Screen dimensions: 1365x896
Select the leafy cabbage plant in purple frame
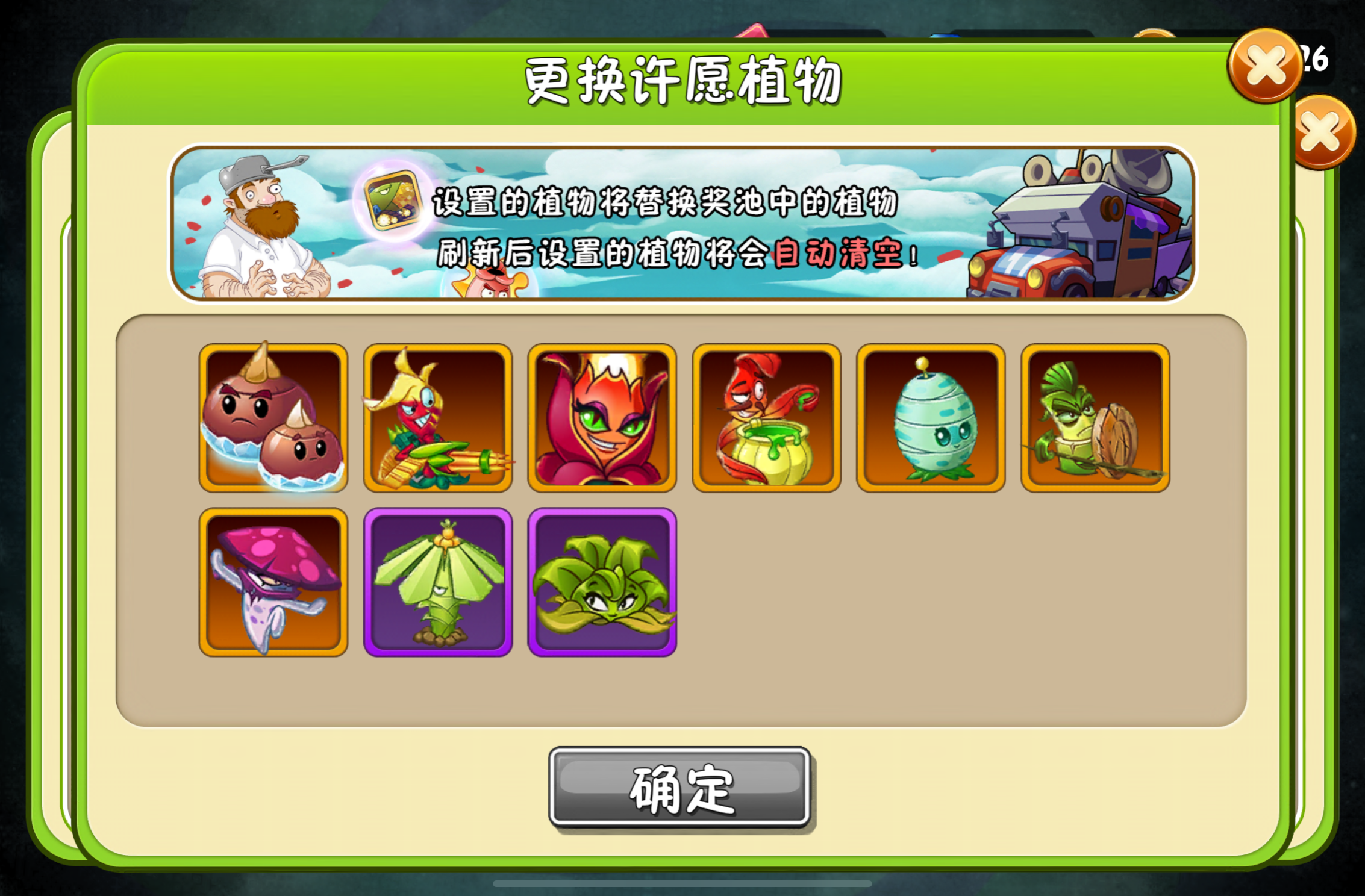(602, 581)
